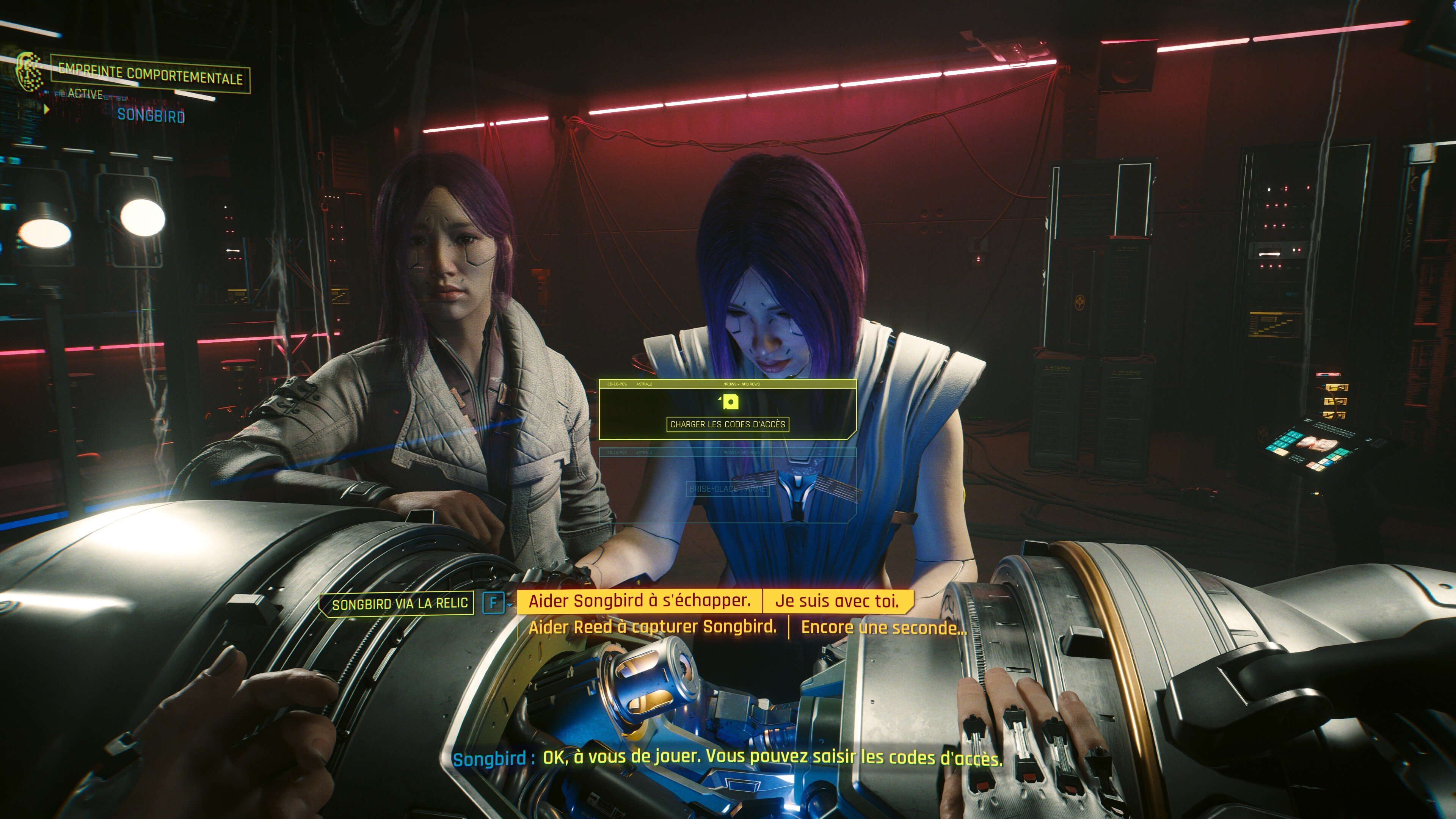The width and height of the screenshot is (1456, 819).
Task: Click the yellow warning icons above the terminal display
Action: 1335,402
